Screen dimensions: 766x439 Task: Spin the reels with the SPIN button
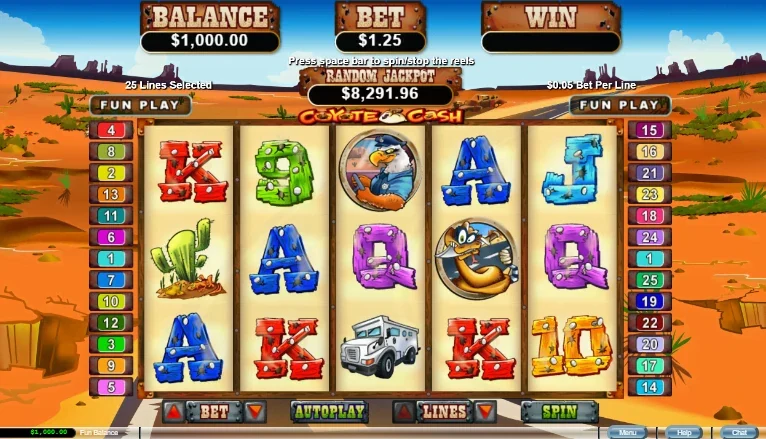pos(559,411)
